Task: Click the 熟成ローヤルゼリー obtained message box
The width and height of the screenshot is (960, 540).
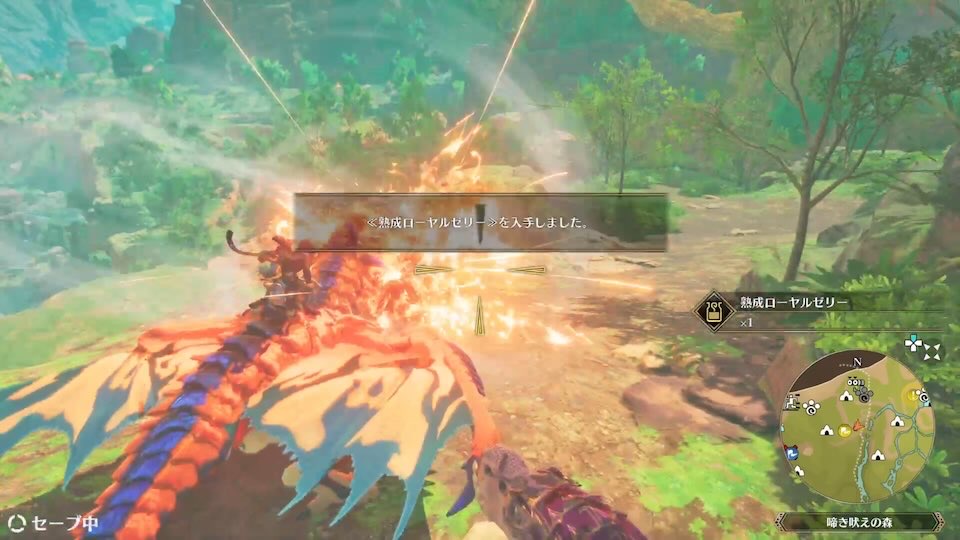Action: click(480, 223)
